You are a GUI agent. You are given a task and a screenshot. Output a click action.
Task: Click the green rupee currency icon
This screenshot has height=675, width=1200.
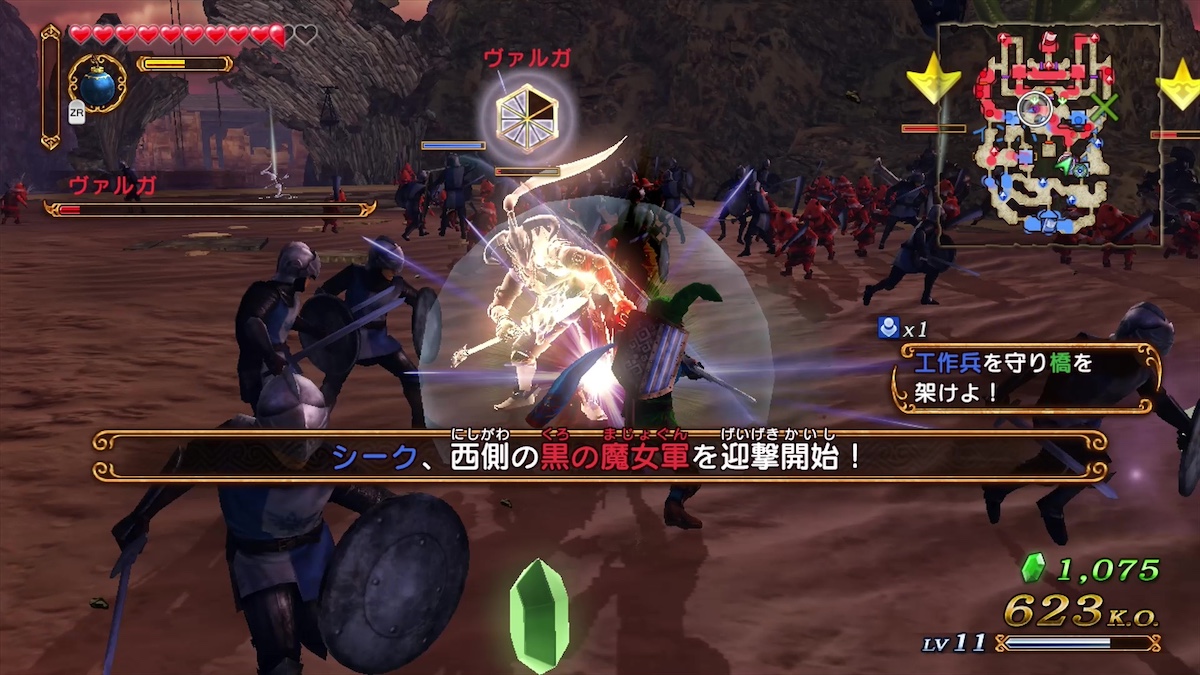[1031, 570]
